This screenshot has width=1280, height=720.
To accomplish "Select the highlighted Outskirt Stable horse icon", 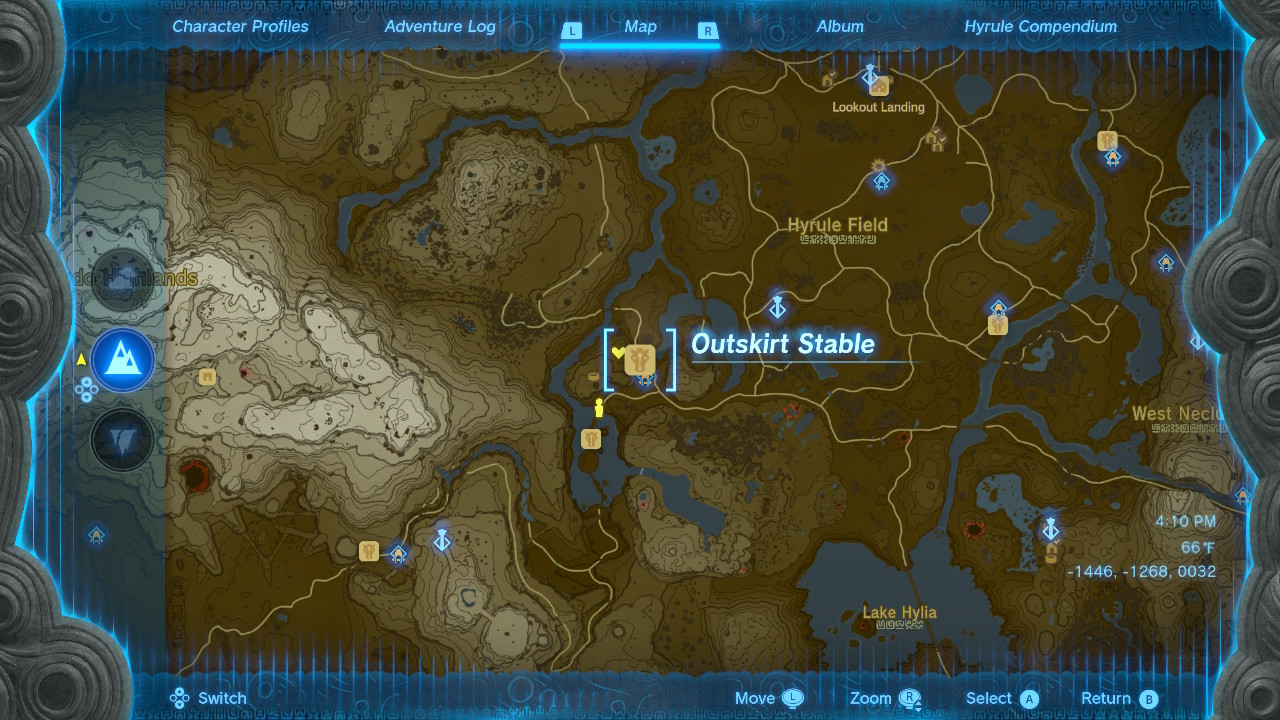I will click(640, 359).
